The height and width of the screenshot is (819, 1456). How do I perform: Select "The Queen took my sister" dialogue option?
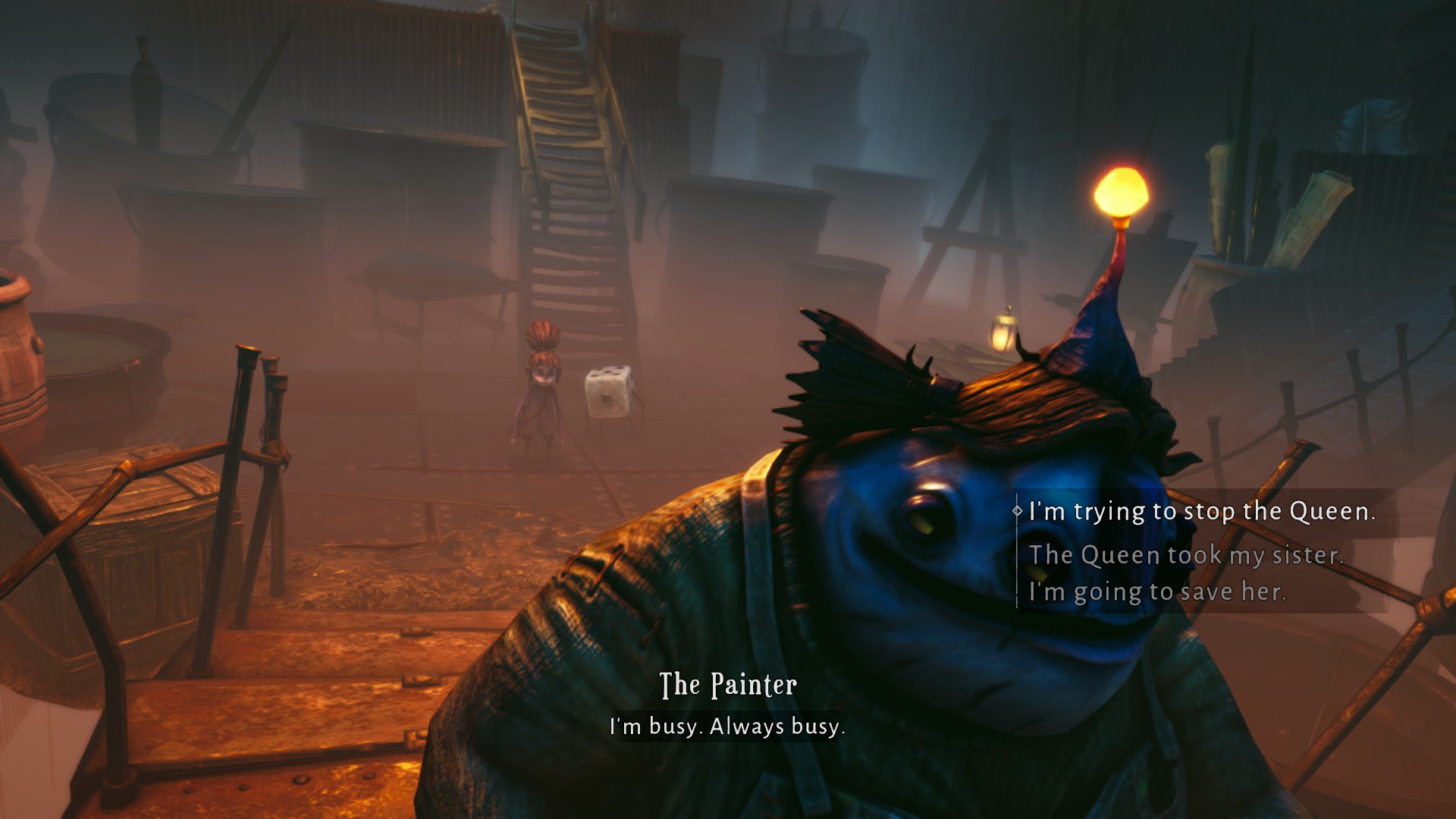[x=1185, y=555]
